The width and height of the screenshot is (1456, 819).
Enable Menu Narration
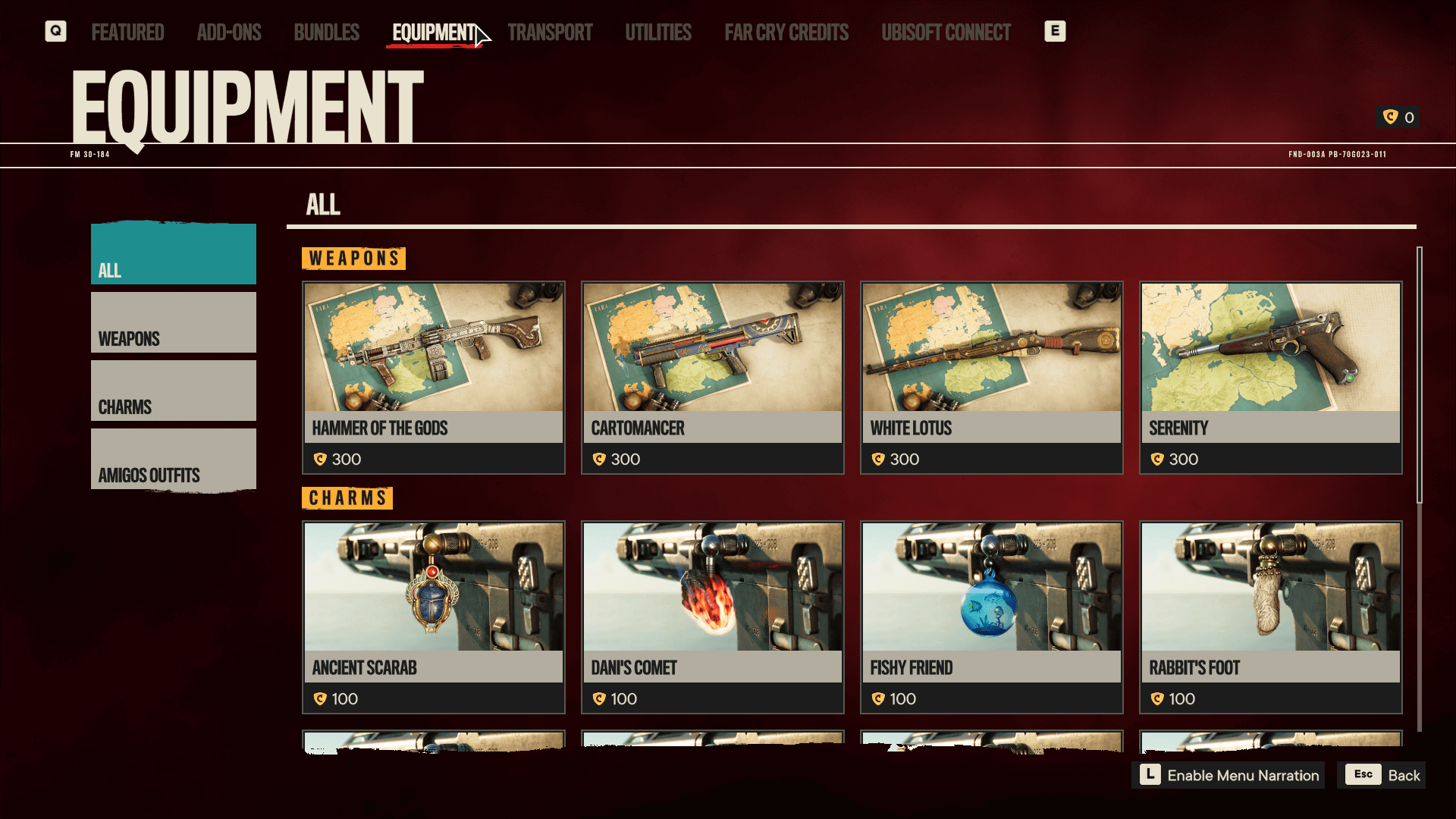1244,775
